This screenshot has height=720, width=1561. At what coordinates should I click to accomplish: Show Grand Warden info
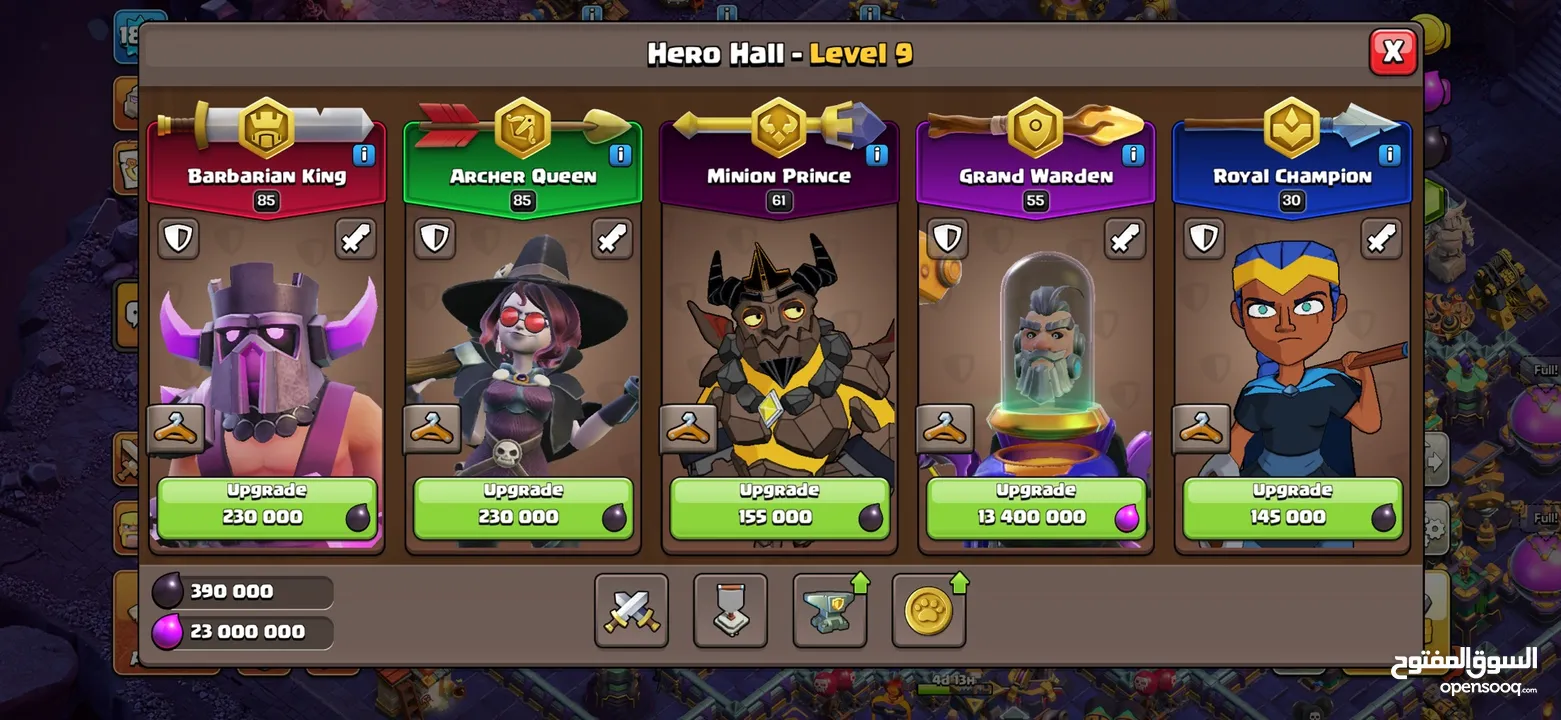click(x=1133, y=155)
